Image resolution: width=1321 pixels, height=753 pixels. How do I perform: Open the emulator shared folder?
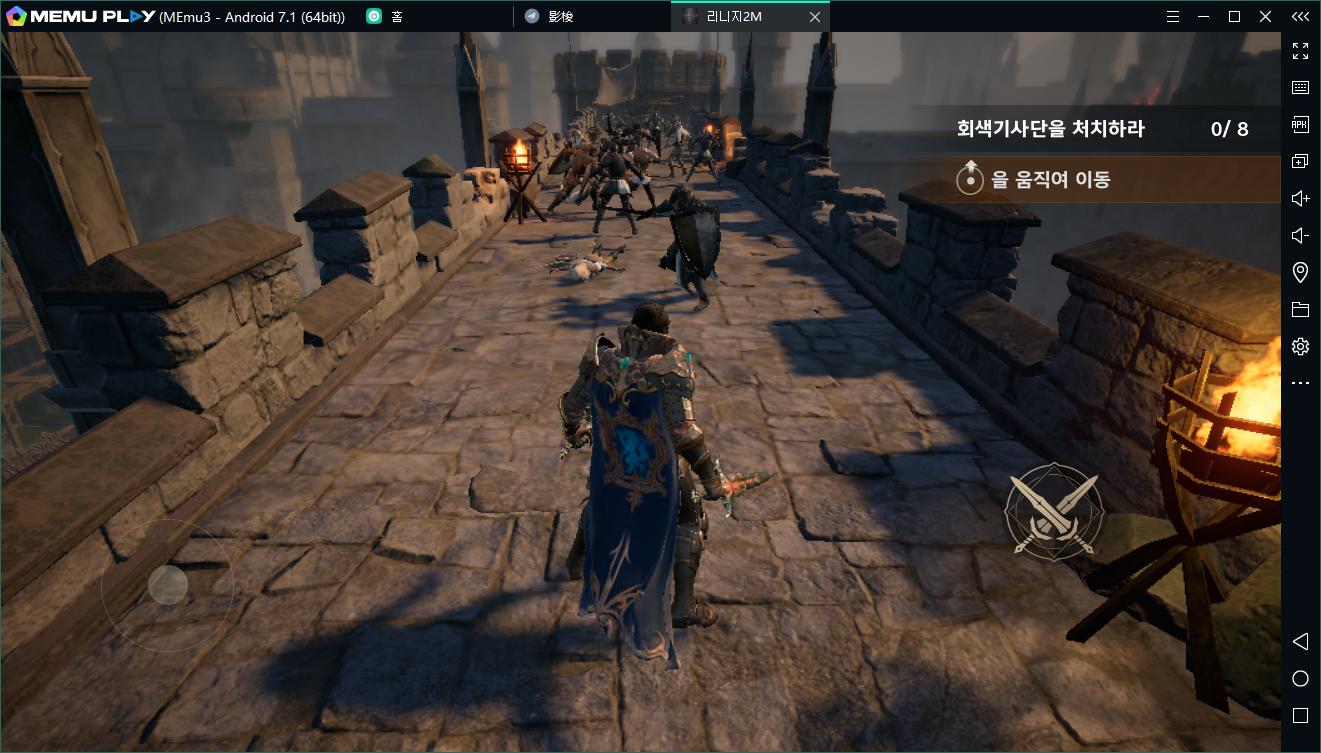click(x=1300, y=310)
